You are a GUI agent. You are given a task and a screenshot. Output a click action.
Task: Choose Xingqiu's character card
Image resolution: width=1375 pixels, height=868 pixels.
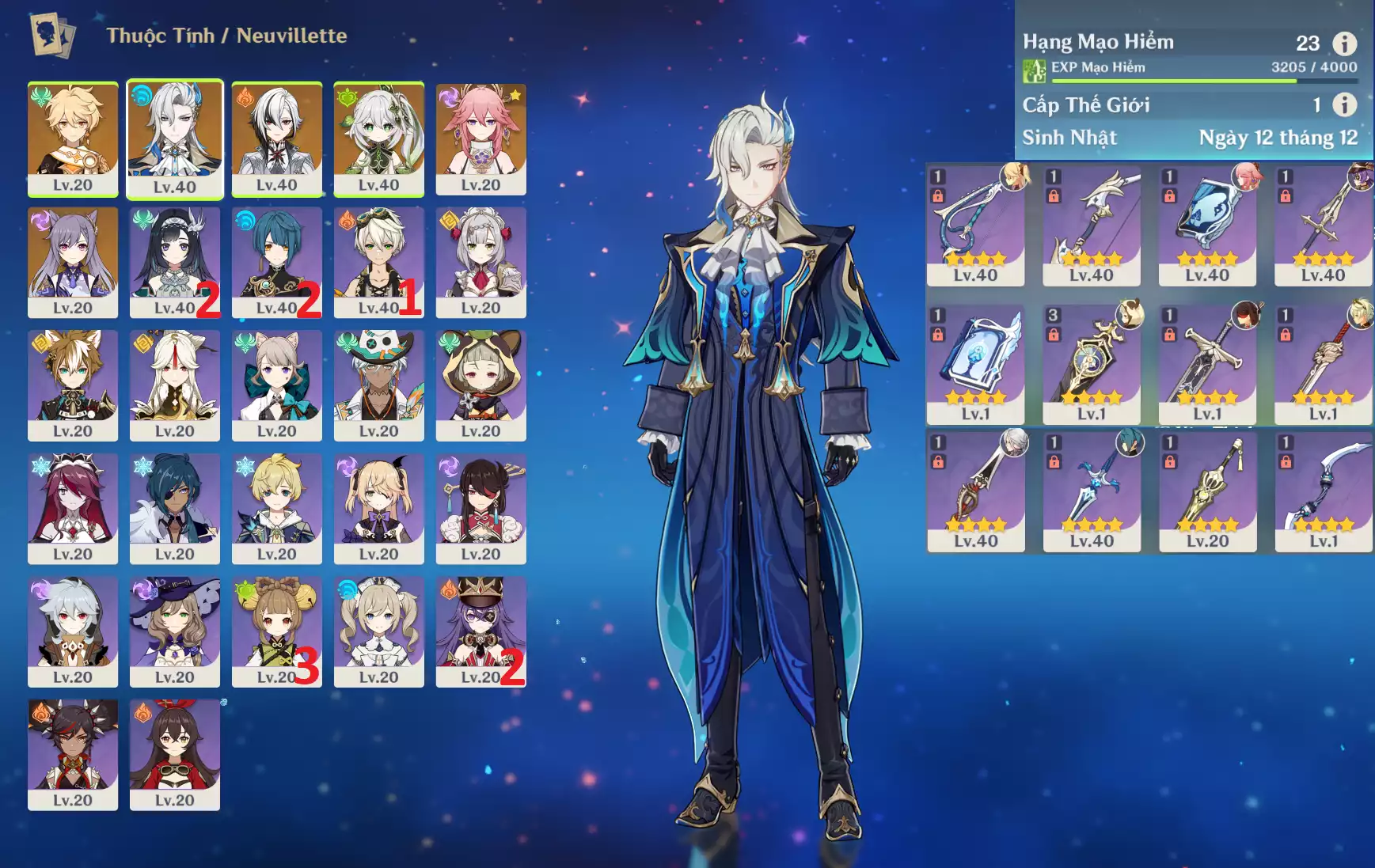click(x=277, y=261)
